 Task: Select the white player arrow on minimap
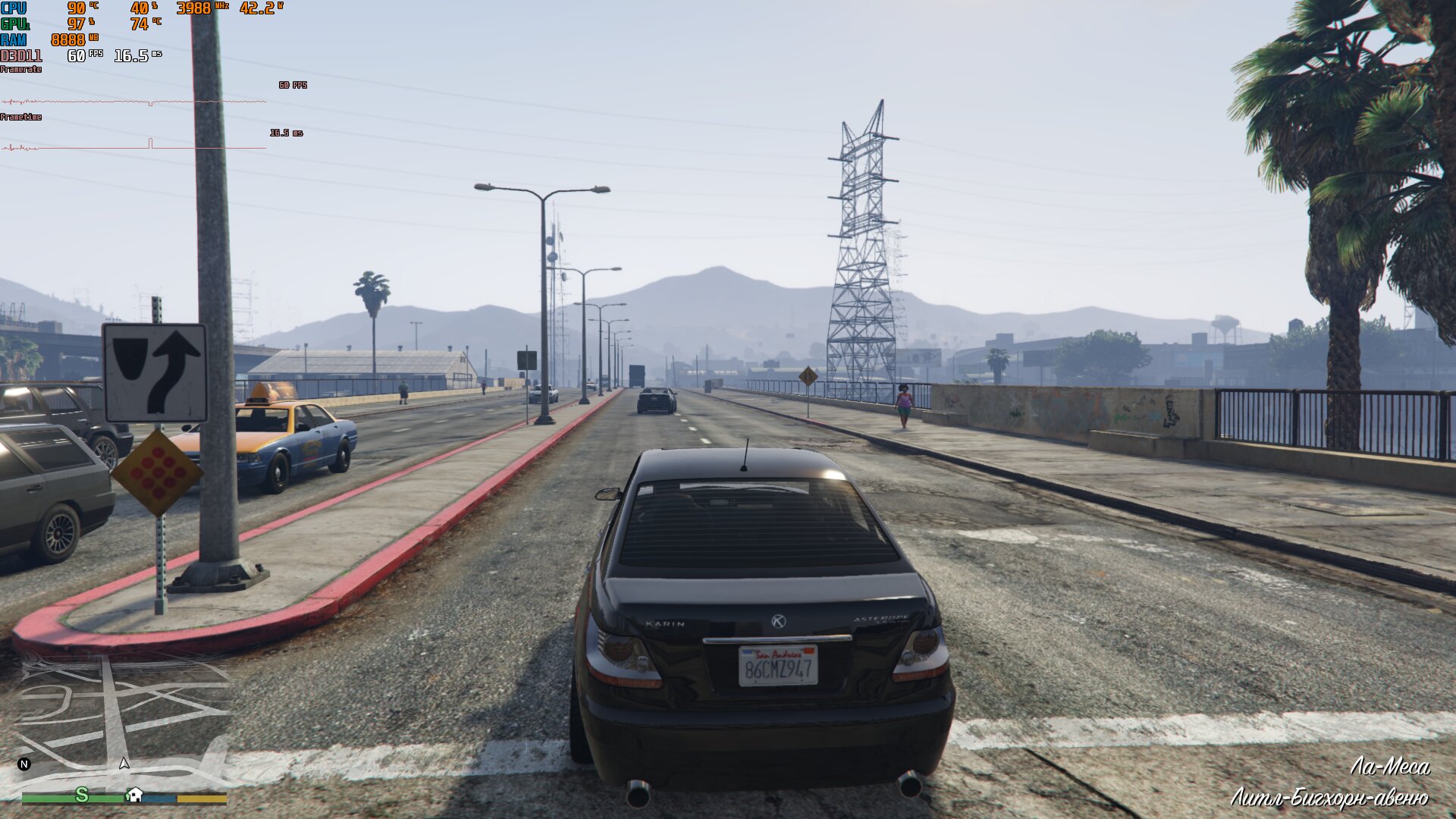click(124, 763)
